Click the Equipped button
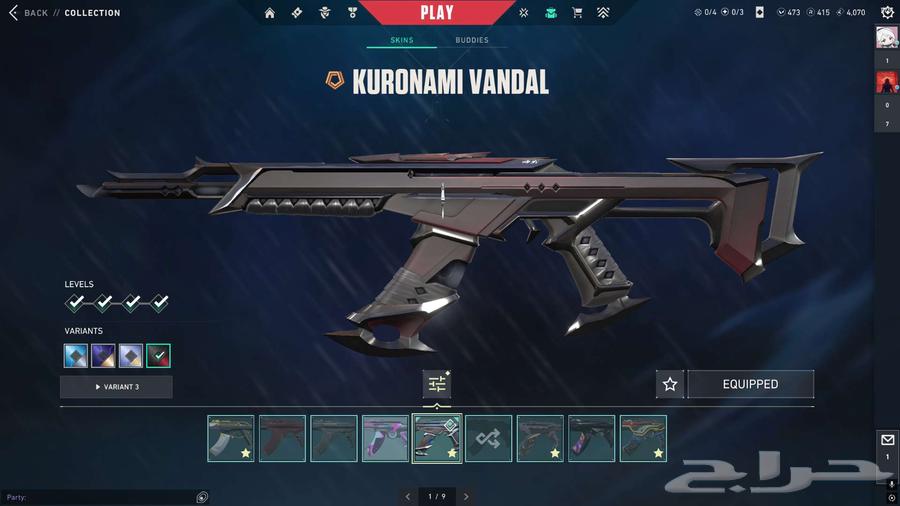The height and width of the screenshot is (506, 900). 750,384
